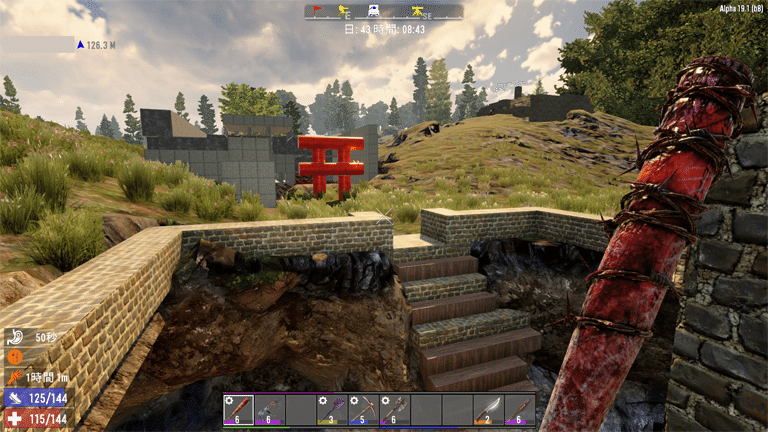Choose the purple stun baton slot
Viewport: 768px width, 432px height.
[332, 408]
